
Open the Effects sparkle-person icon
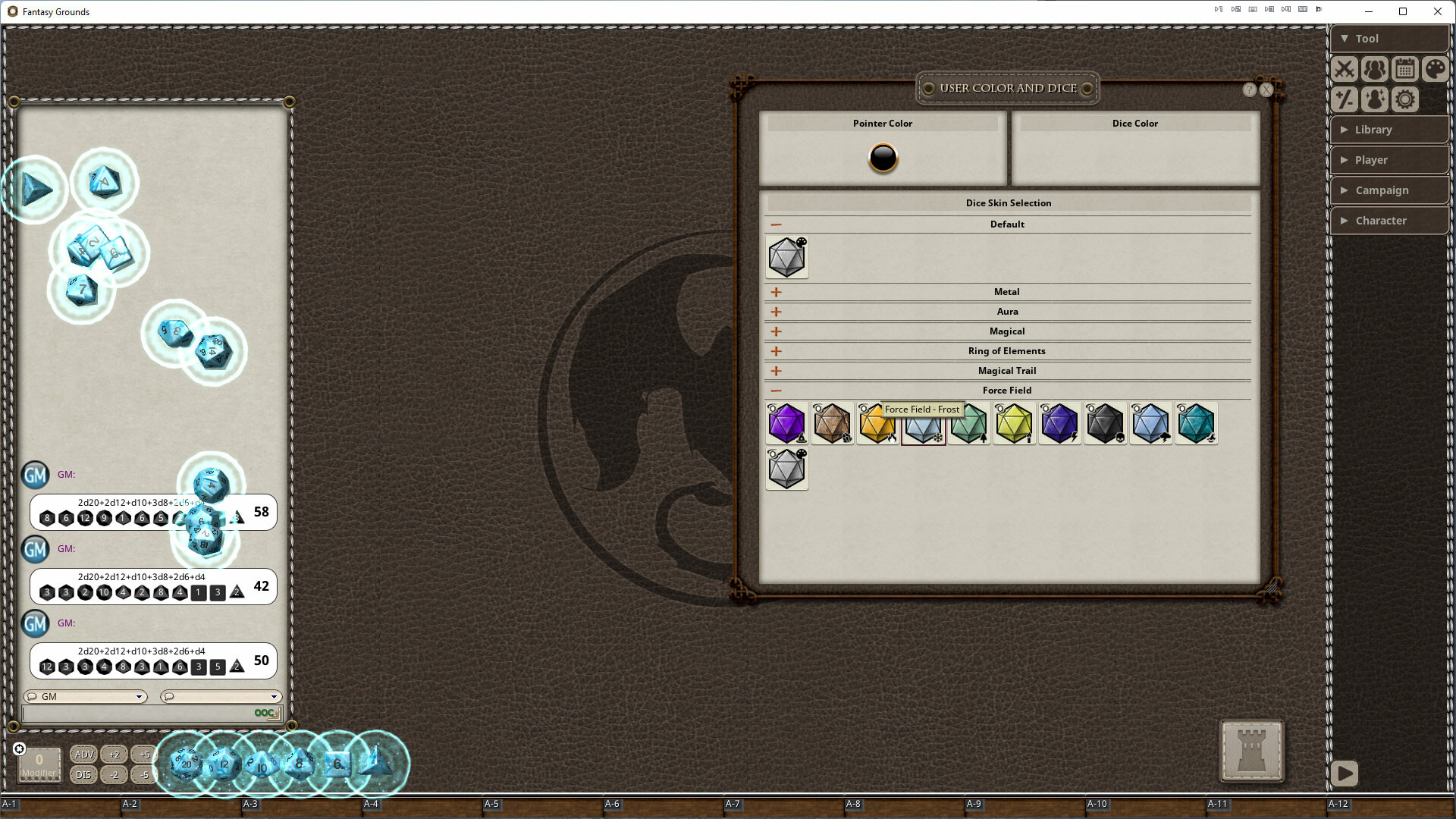(1374, 99)
